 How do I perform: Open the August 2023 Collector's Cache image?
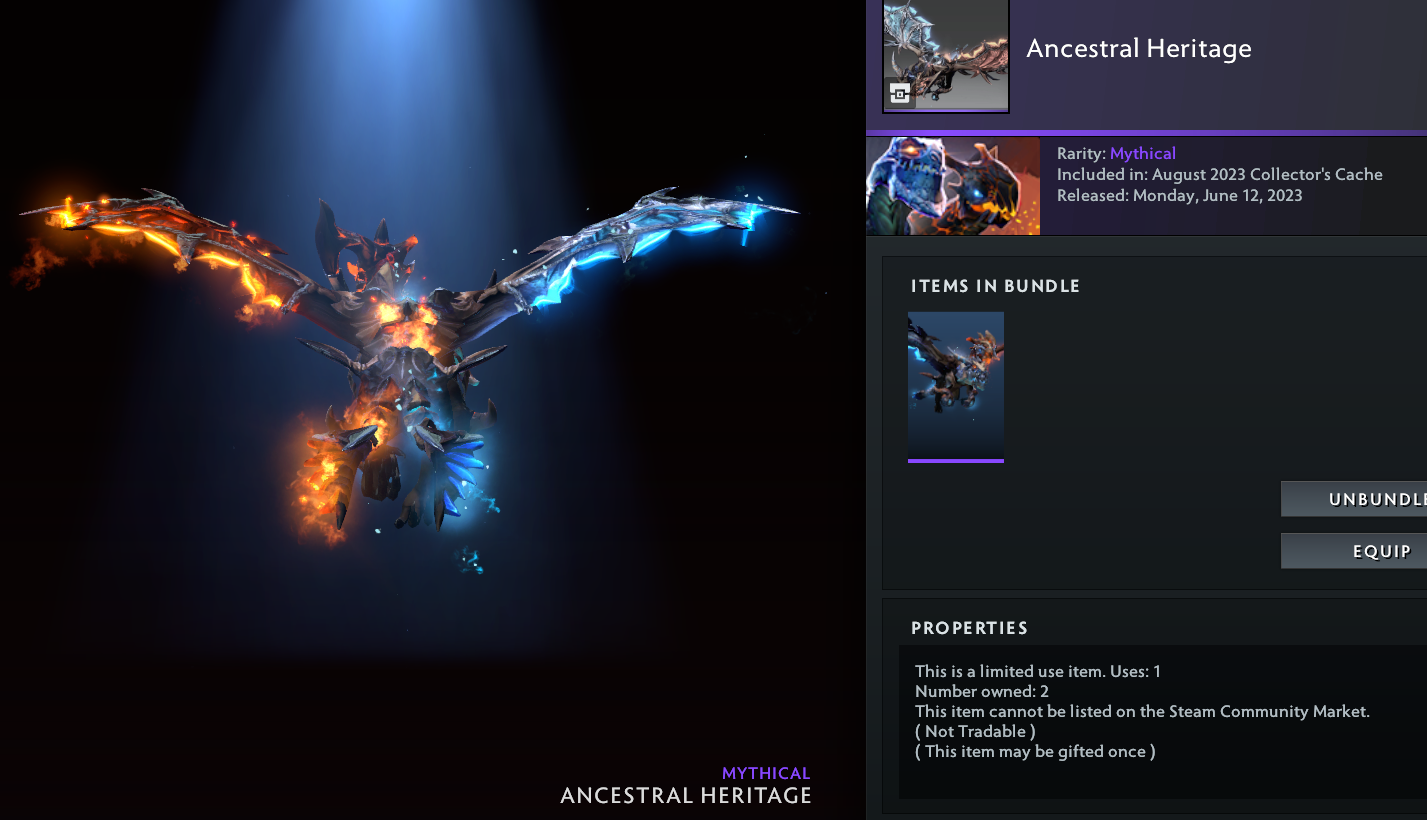[952, 186]
